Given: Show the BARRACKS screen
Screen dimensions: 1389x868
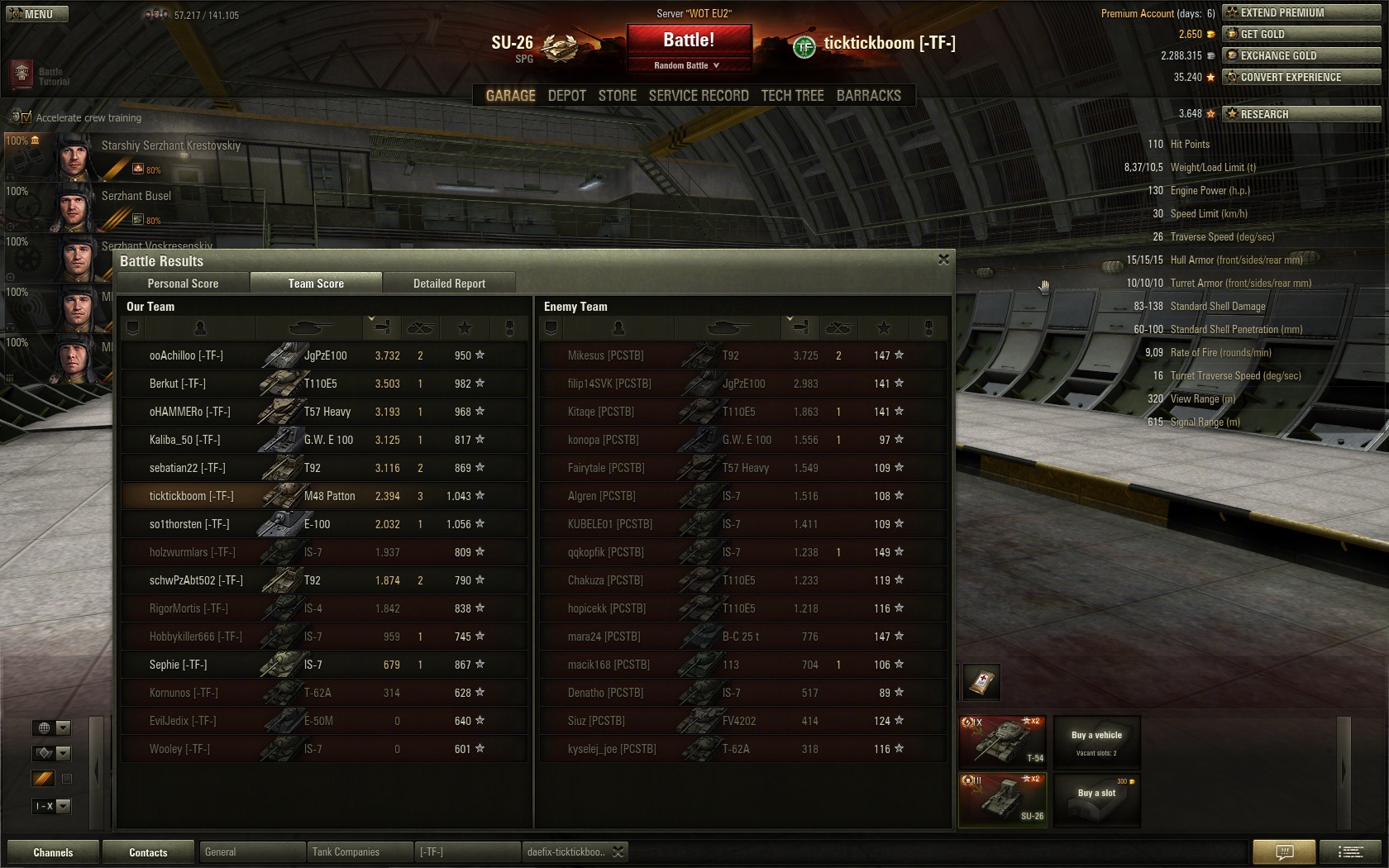Looking at the screenshot, I should coord(868,96).
